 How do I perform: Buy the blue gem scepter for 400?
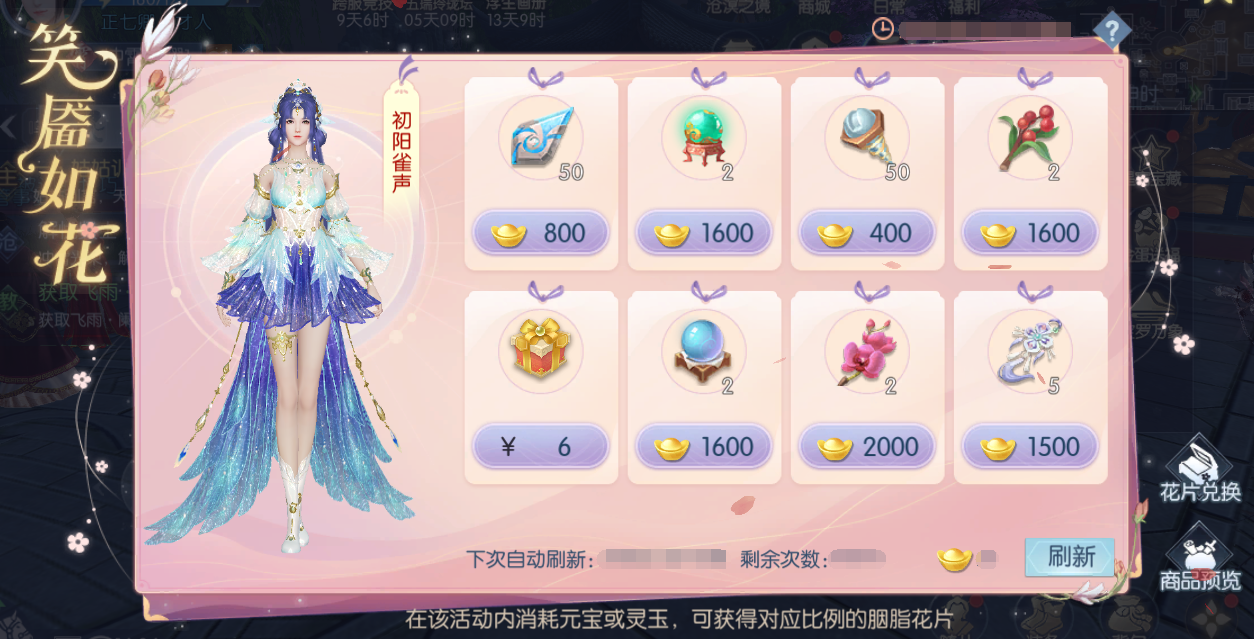coord(866,233)
